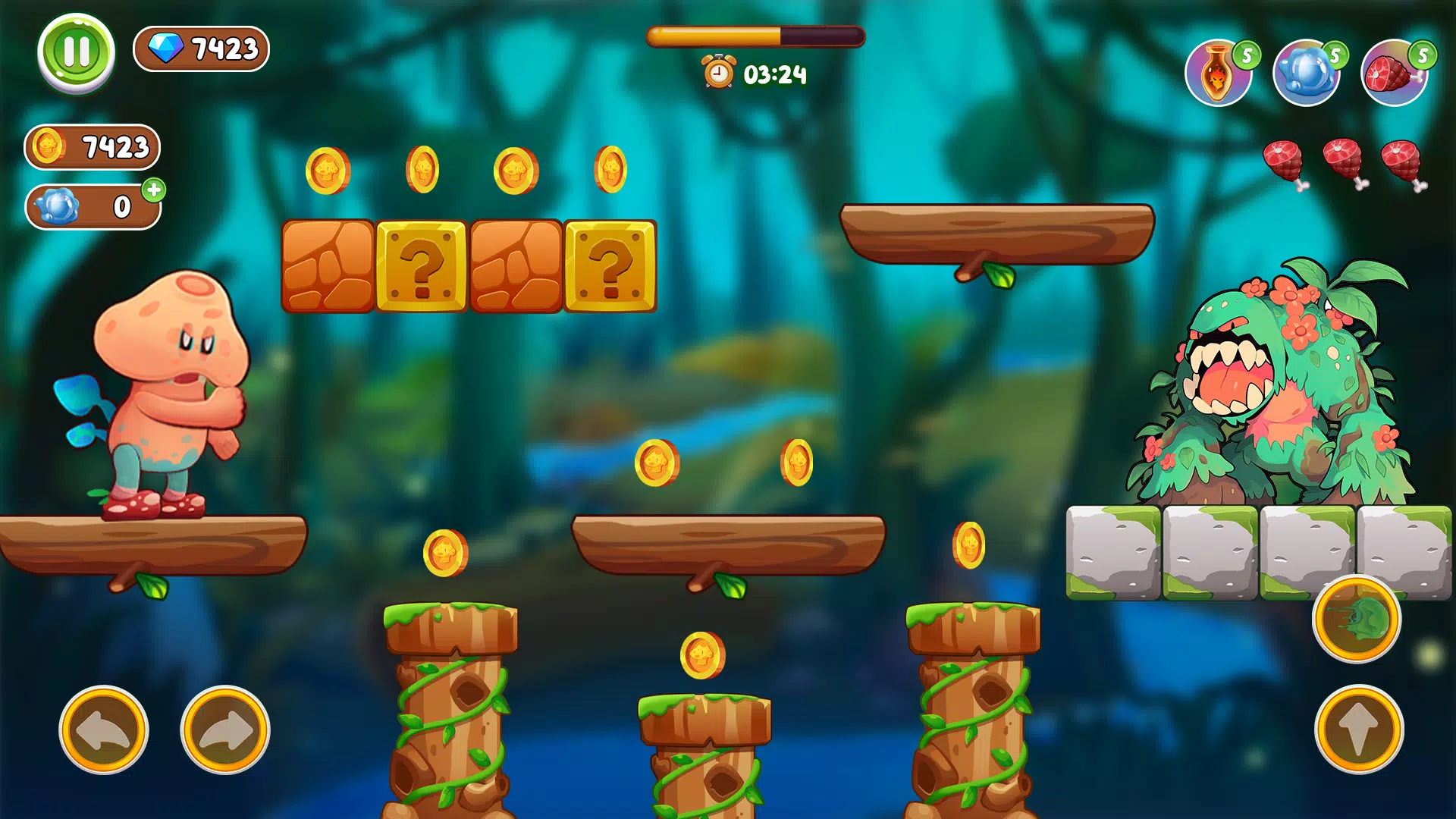The height and width of the screenshot is (819, 1456).
Task: Tap the move left arrow button
Action: [x=104, y=730]
